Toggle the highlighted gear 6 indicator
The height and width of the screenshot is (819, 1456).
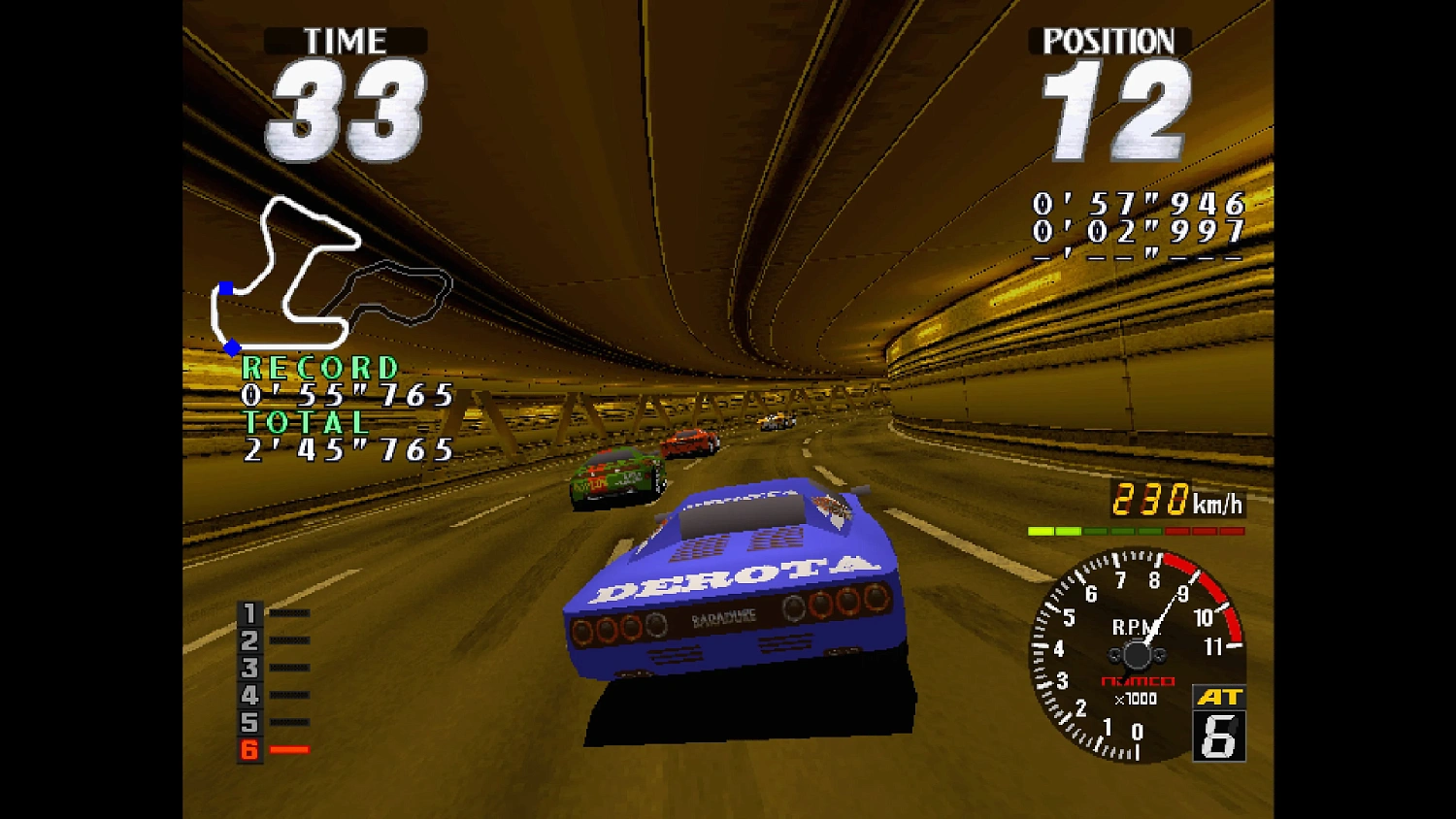(248, 749)
